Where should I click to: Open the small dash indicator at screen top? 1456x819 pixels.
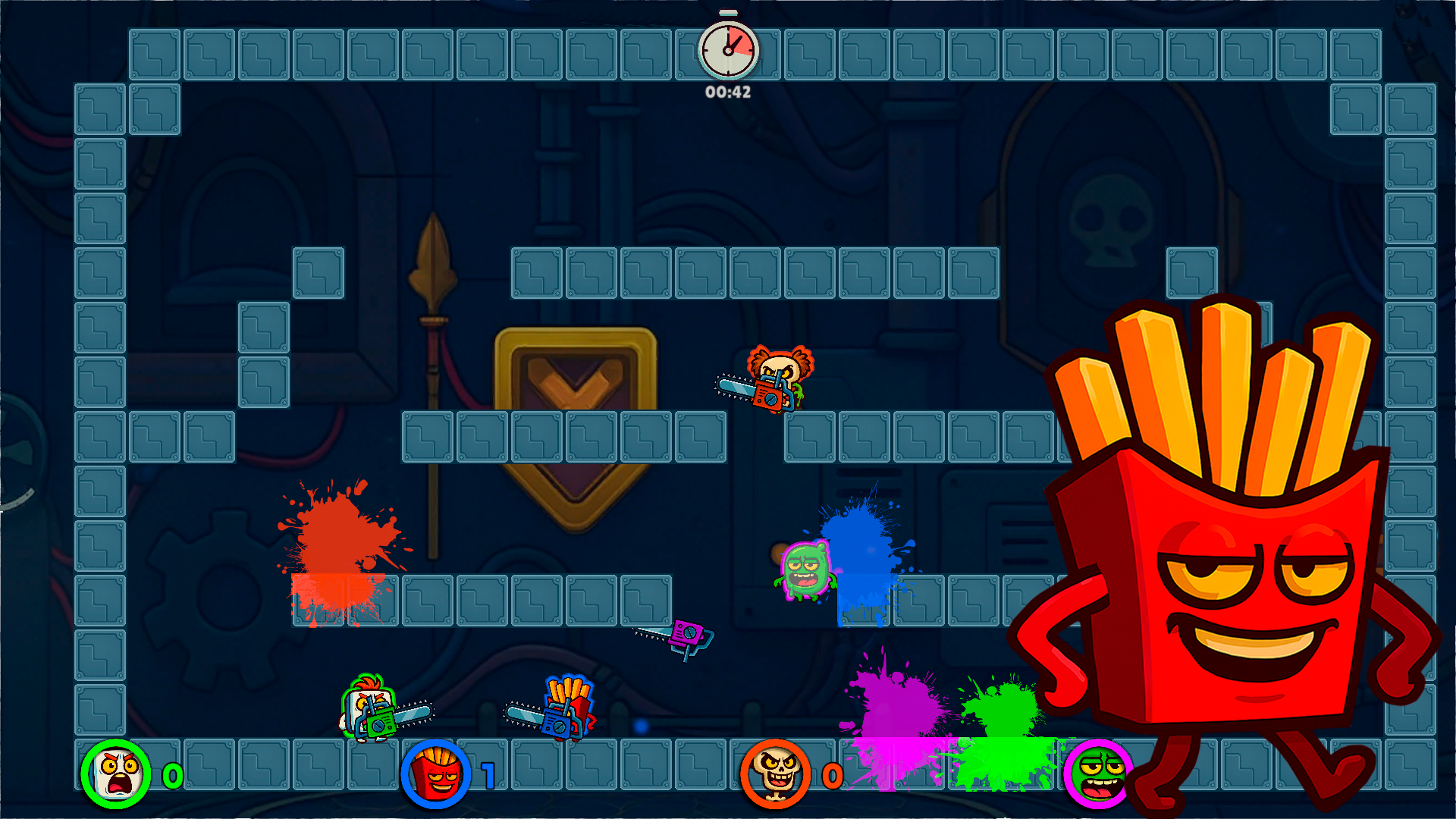(x=728, y=11)
